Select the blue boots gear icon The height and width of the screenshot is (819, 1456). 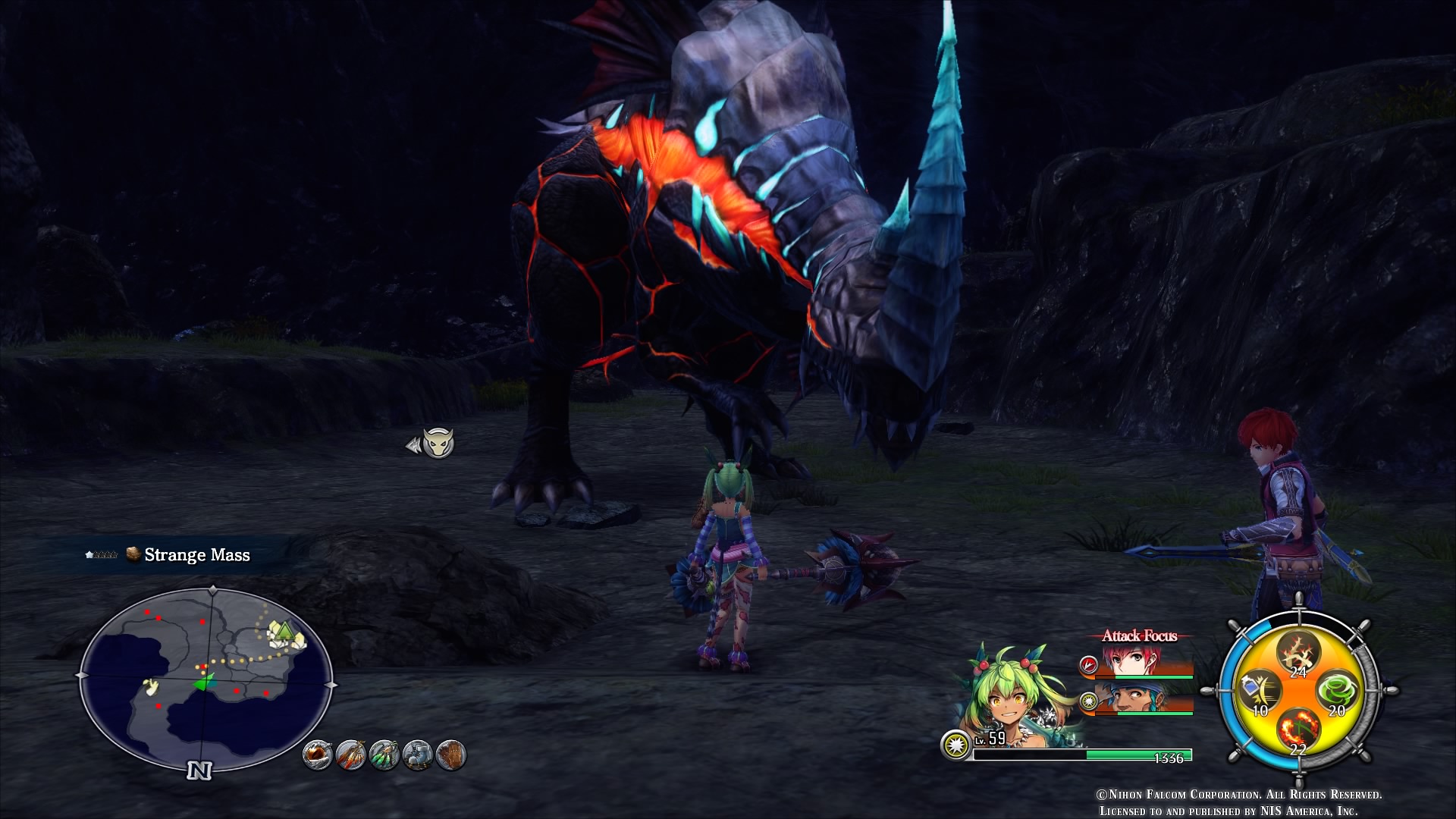pos(418,755)
